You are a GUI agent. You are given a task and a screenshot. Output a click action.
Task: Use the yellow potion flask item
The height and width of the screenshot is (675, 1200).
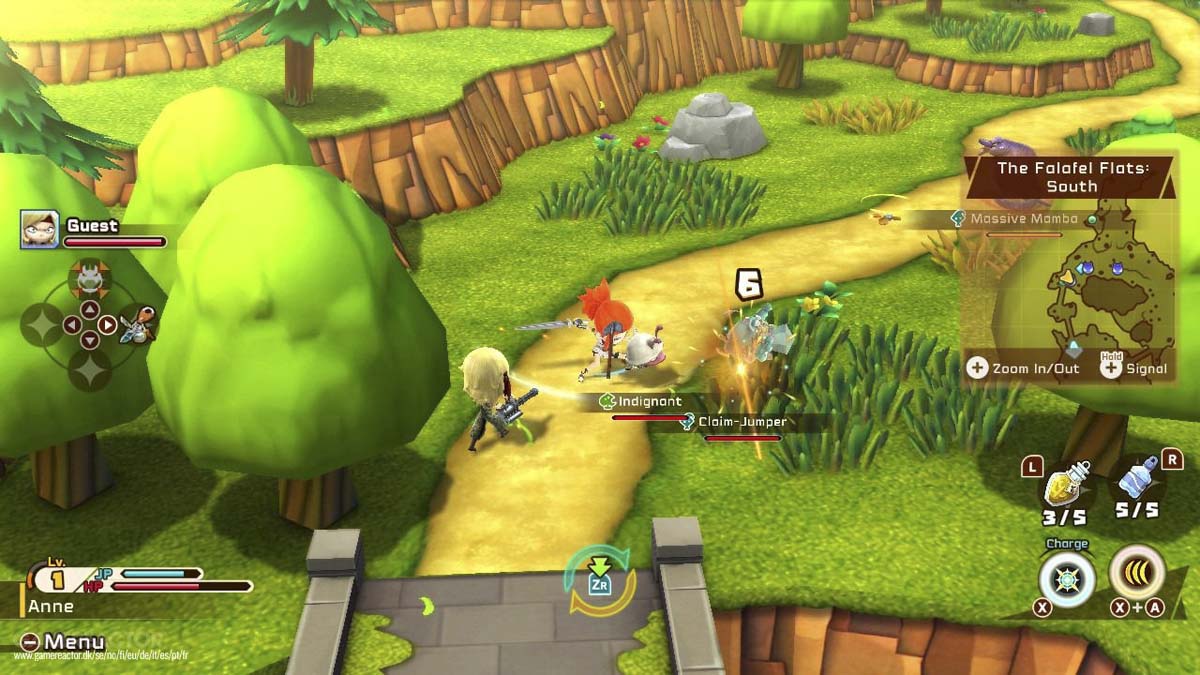[x=1065, y=487]
